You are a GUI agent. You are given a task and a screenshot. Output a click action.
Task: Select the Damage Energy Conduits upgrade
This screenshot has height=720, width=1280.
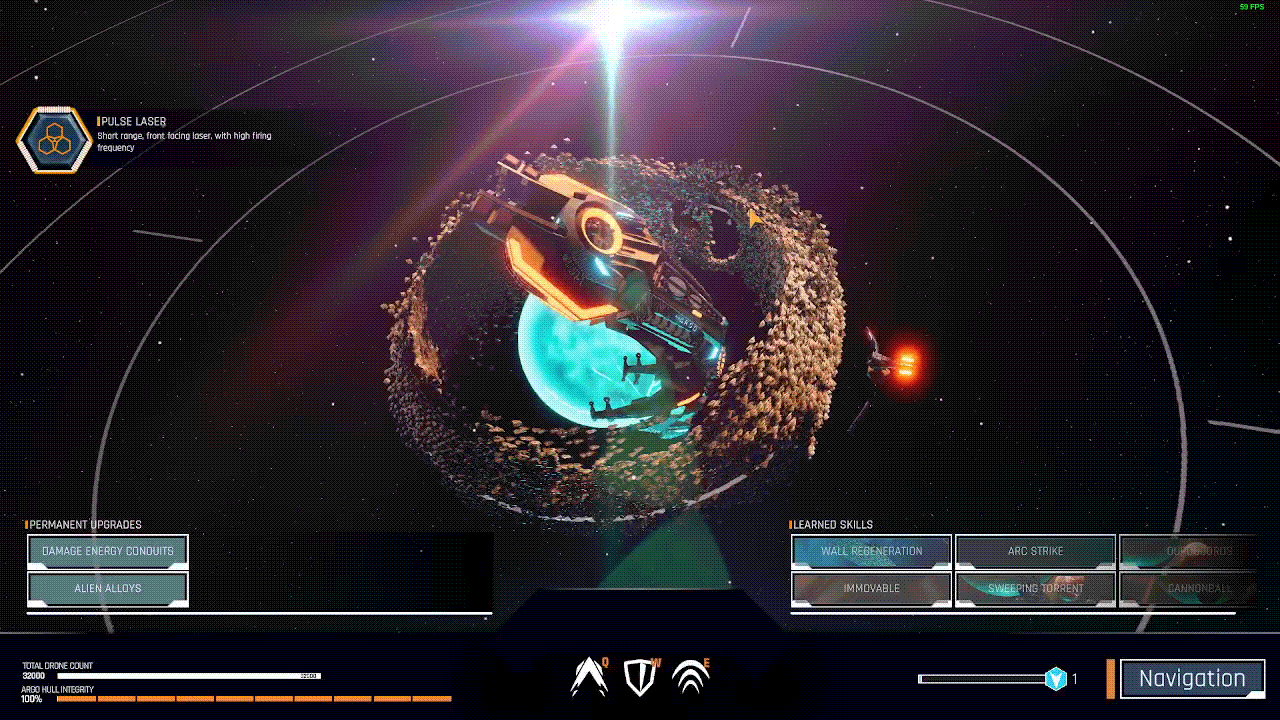[108, 551]
